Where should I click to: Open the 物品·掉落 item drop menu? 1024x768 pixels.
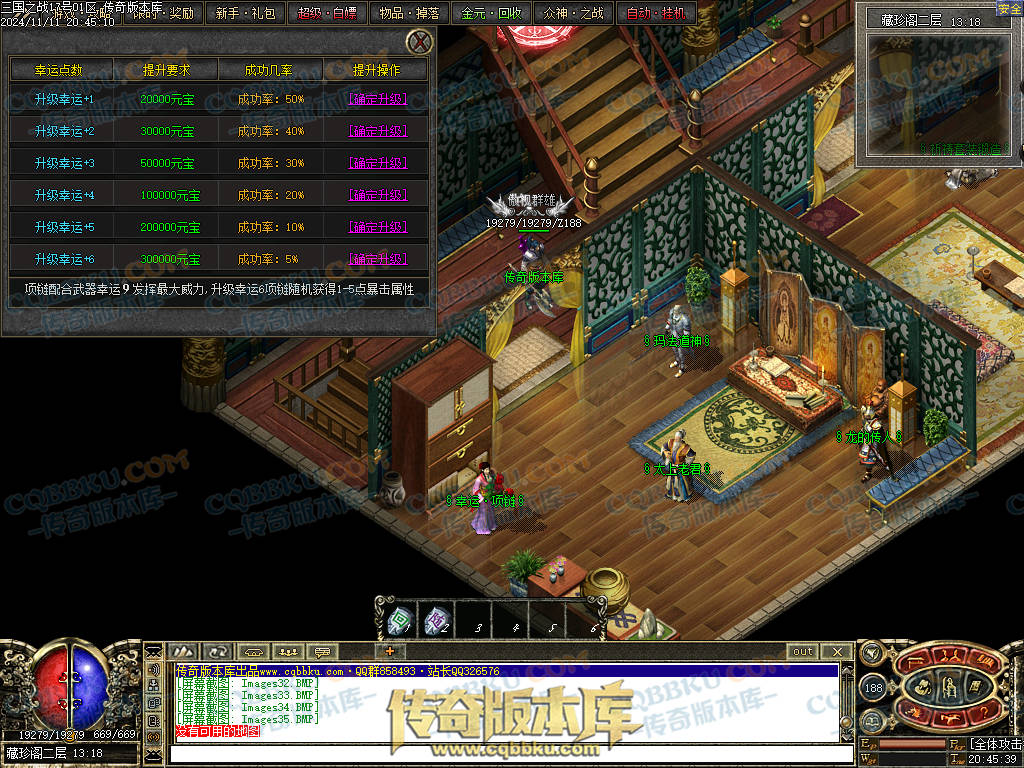[x=409, y=13]
